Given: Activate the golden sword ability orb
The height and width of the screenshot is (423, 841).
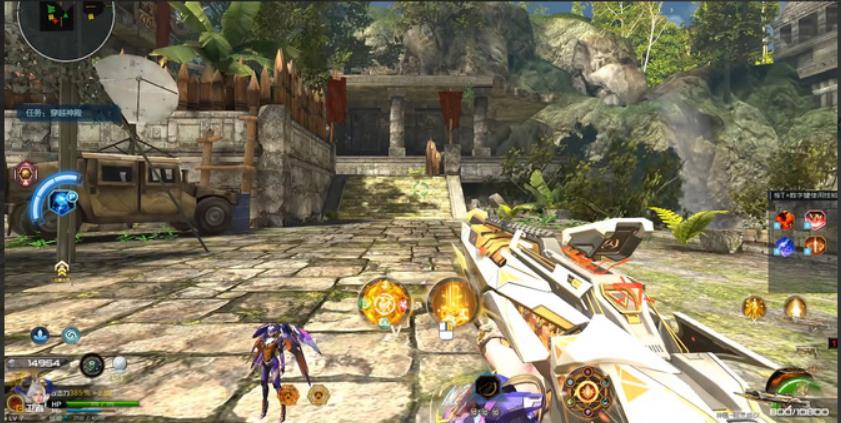Looking at the screenshot, I should coord(454,301).
